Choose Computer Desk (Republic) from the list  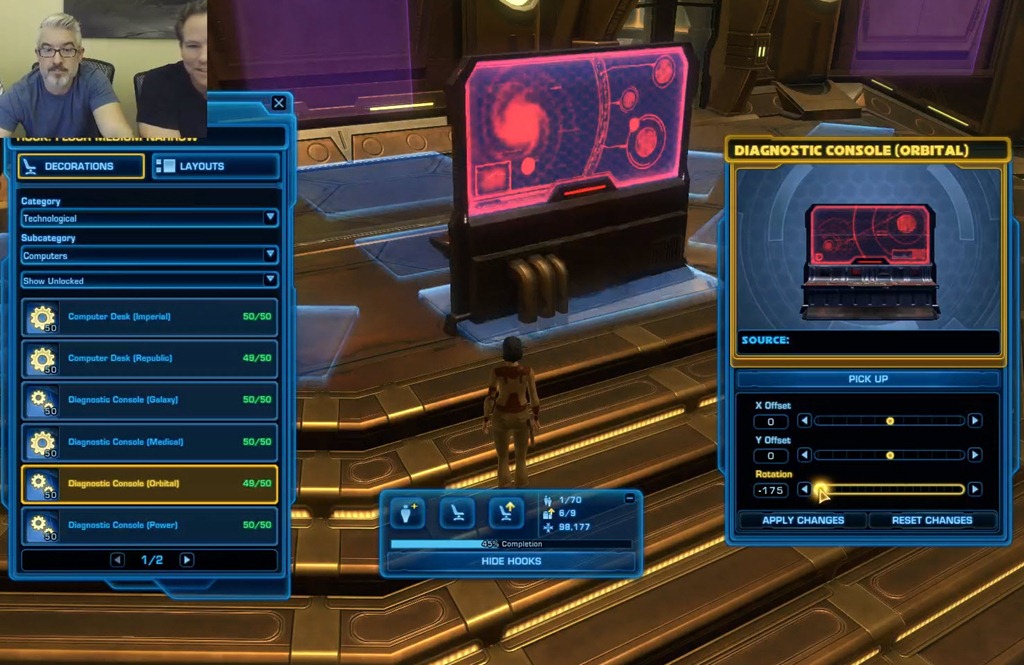coord(149,358)
